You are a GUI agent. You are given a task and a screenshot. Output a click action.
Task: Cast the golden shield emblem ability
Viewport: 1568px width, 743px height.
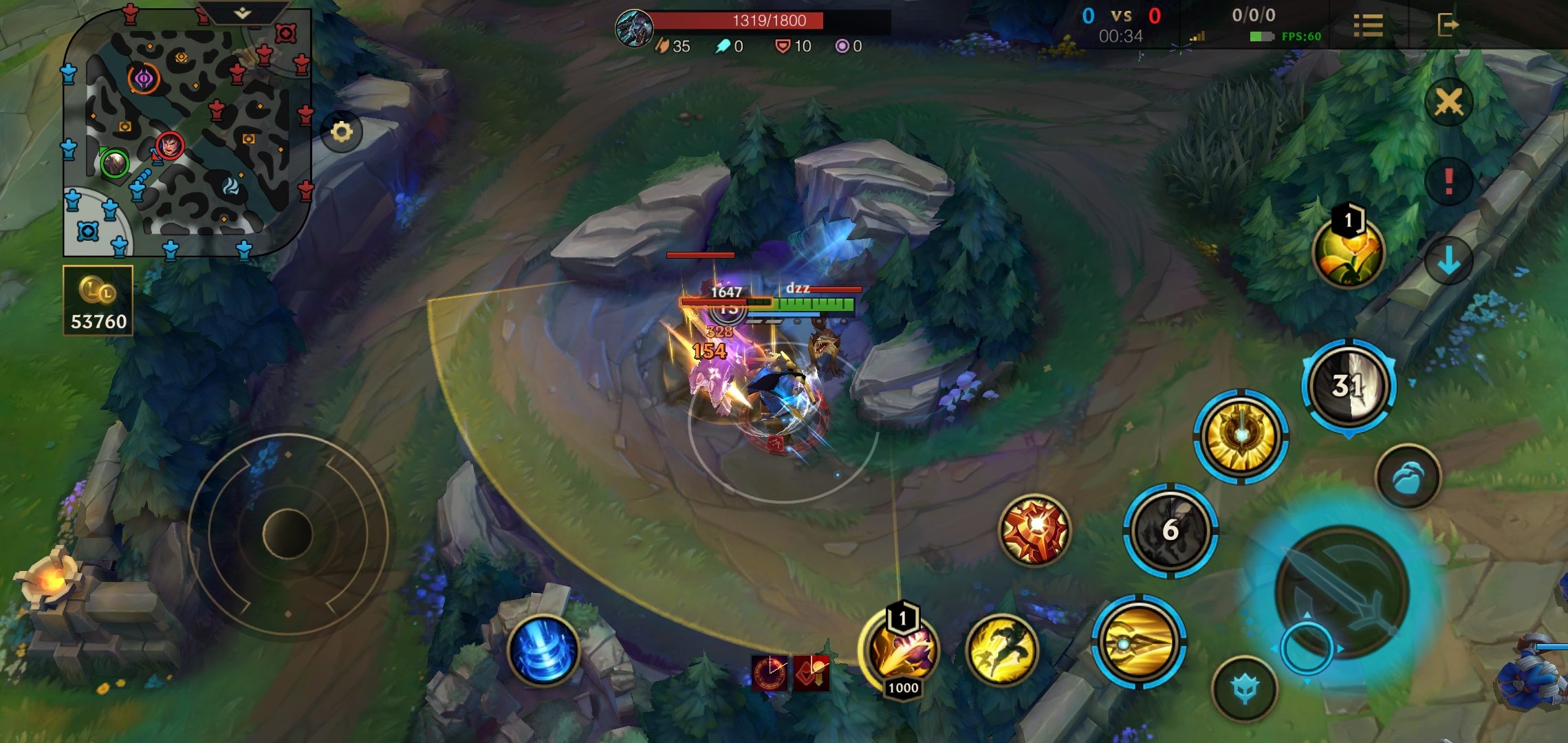click(1241, 436)
